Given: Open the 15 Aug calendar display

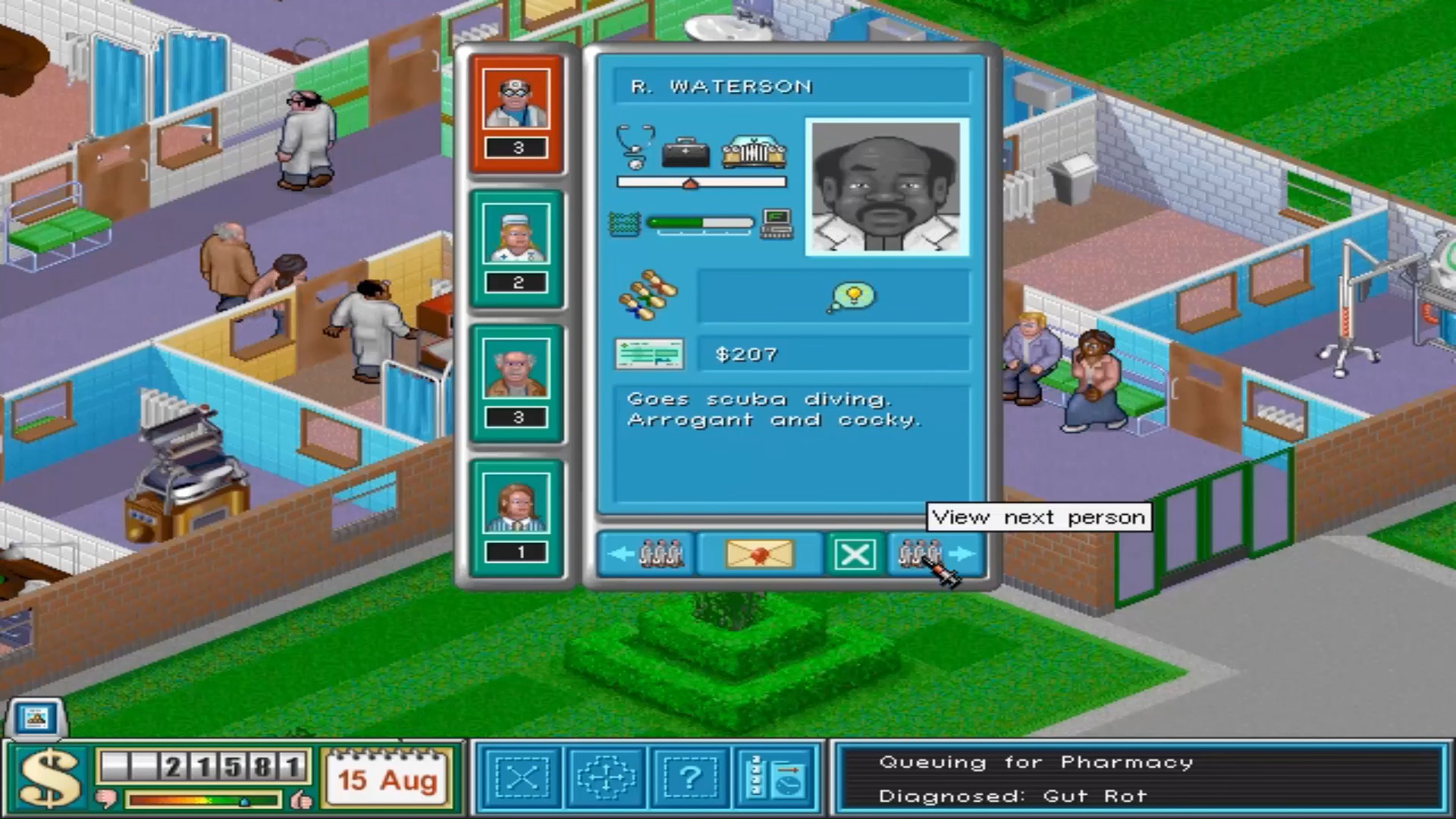Looking at the screenshot, I should (388, 777).
